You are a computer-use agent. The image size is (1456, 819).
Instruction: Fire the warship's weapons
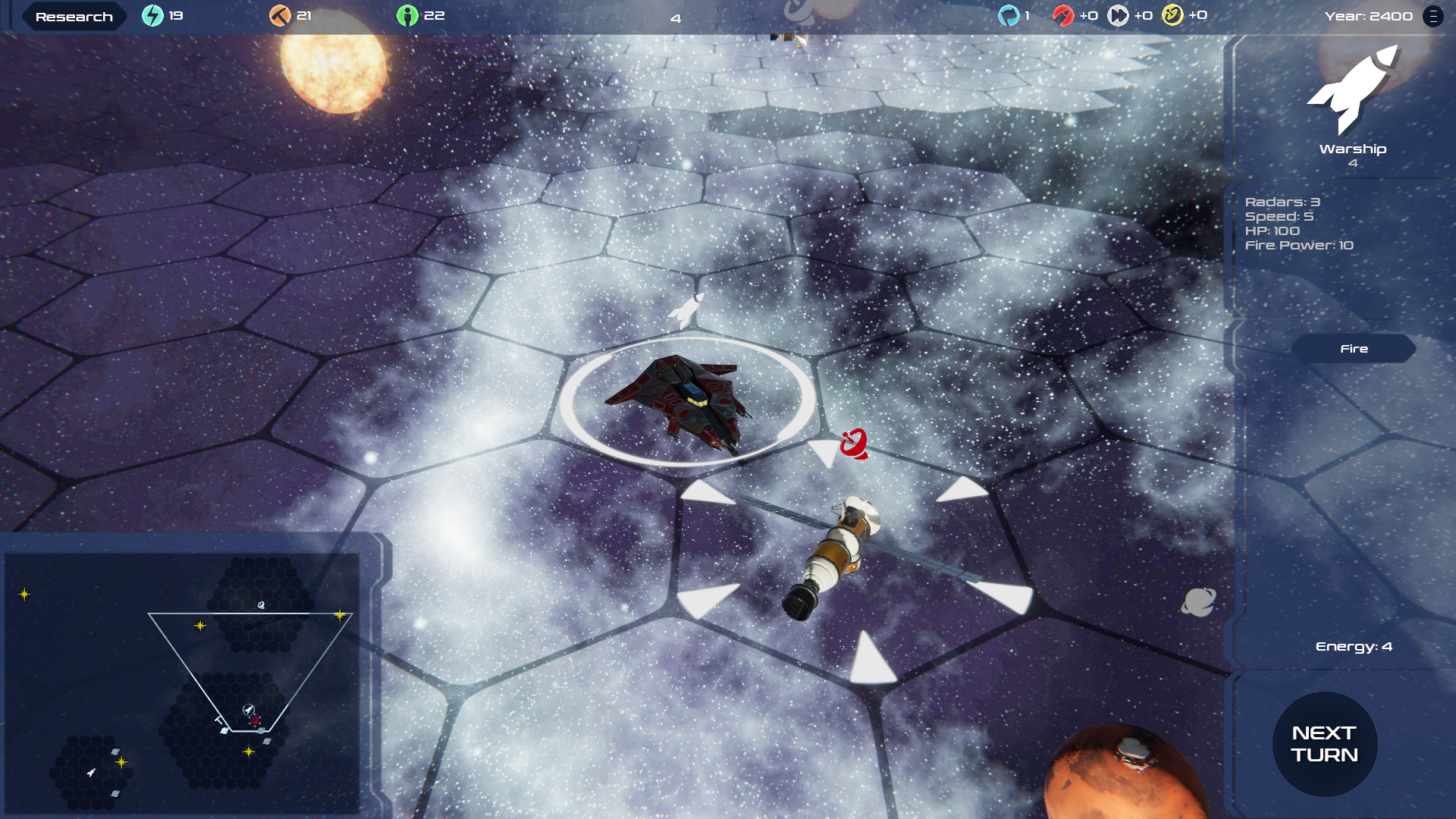tap(1354, 349)
